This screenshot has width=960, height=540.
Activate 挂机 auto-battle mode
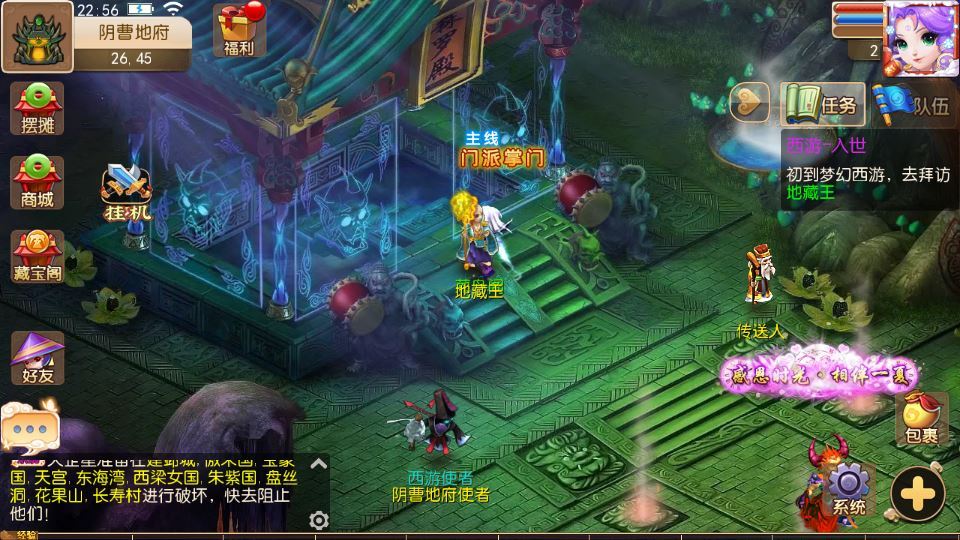coord(126,194)
